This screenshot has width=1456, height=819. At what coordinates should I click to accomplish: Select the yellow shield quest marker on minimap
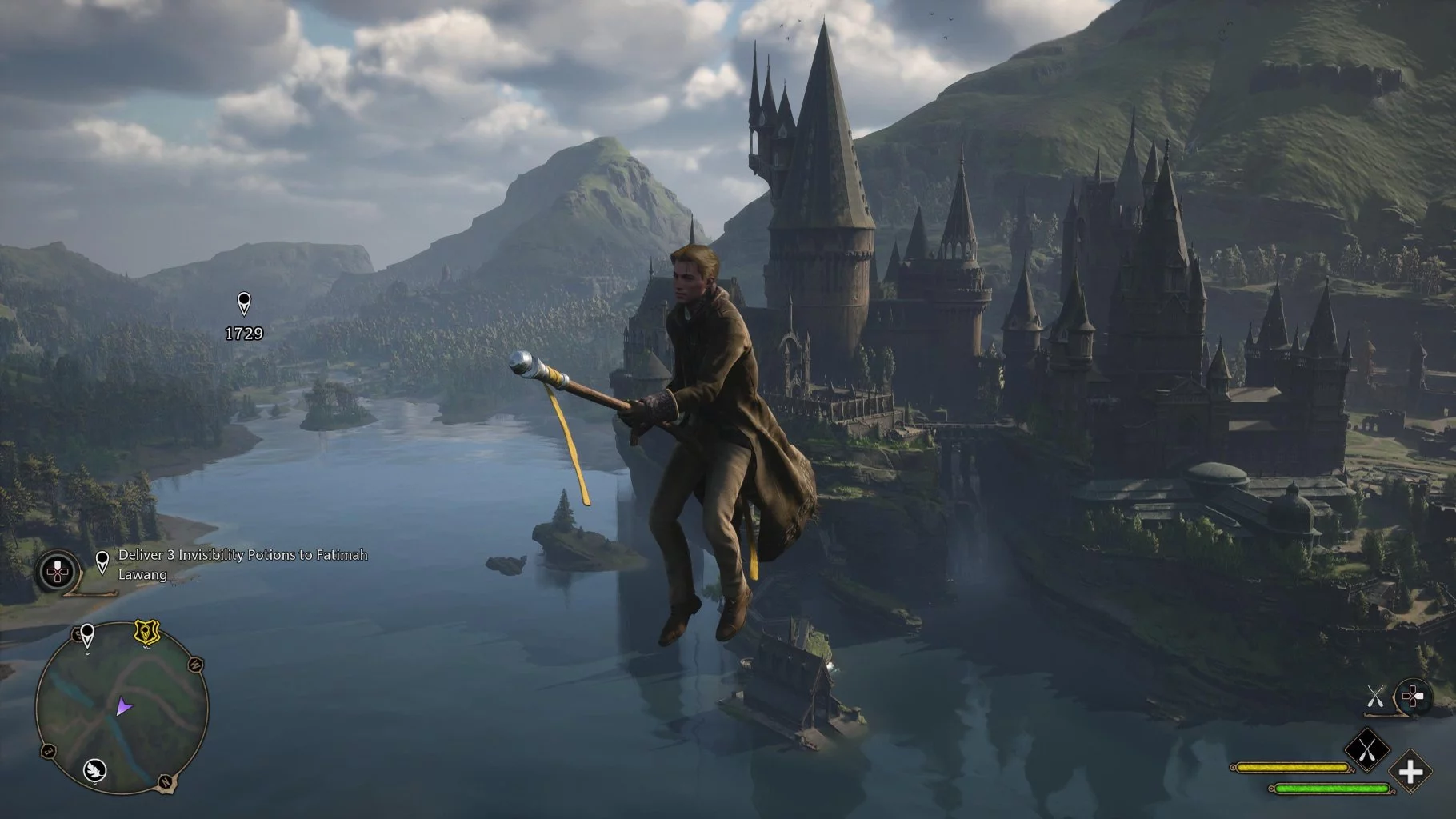pos(146,633)
